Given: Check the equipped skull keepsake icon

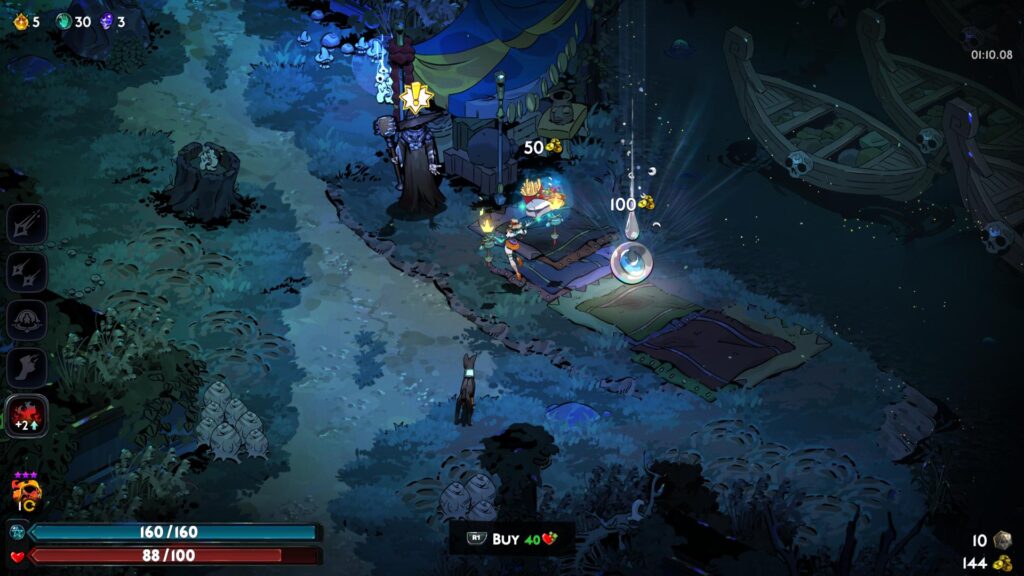Looking at the screenshot, I should pos(23,492).
